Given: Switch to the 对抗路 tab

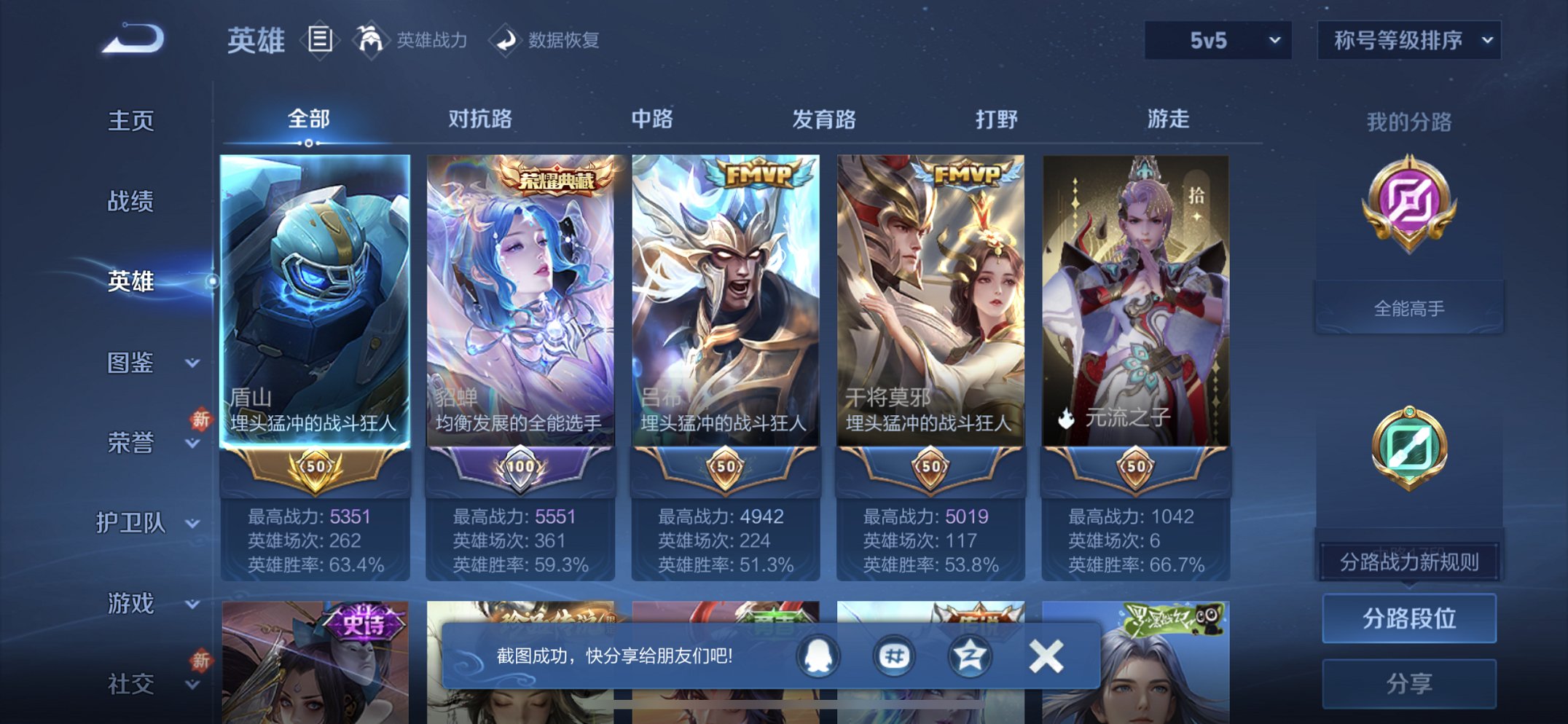Looking at the screenshot, I should pyautogui.click(x=482, y=119).
